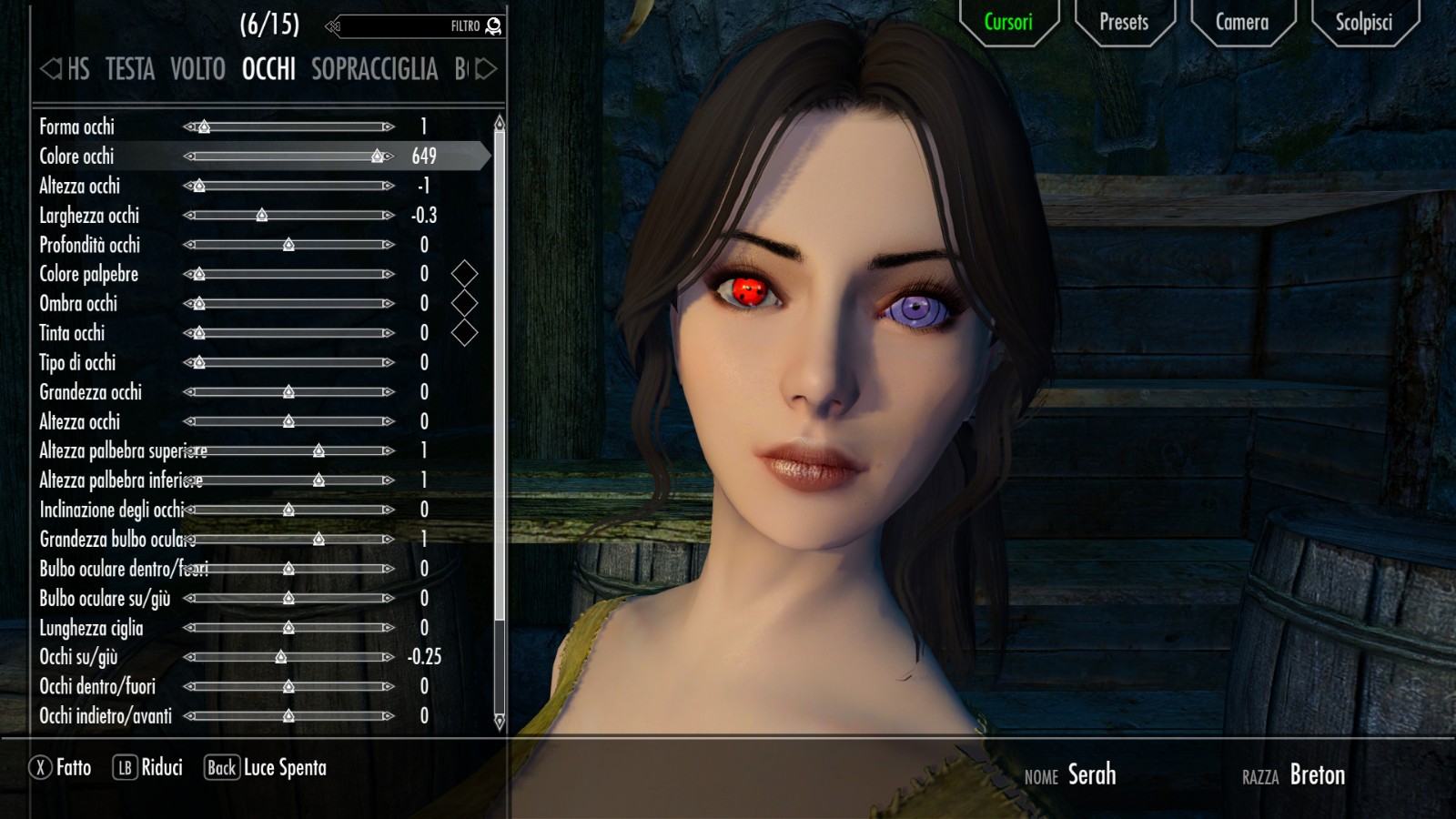Switch to the Presets tab

[x=1124, y=23]
